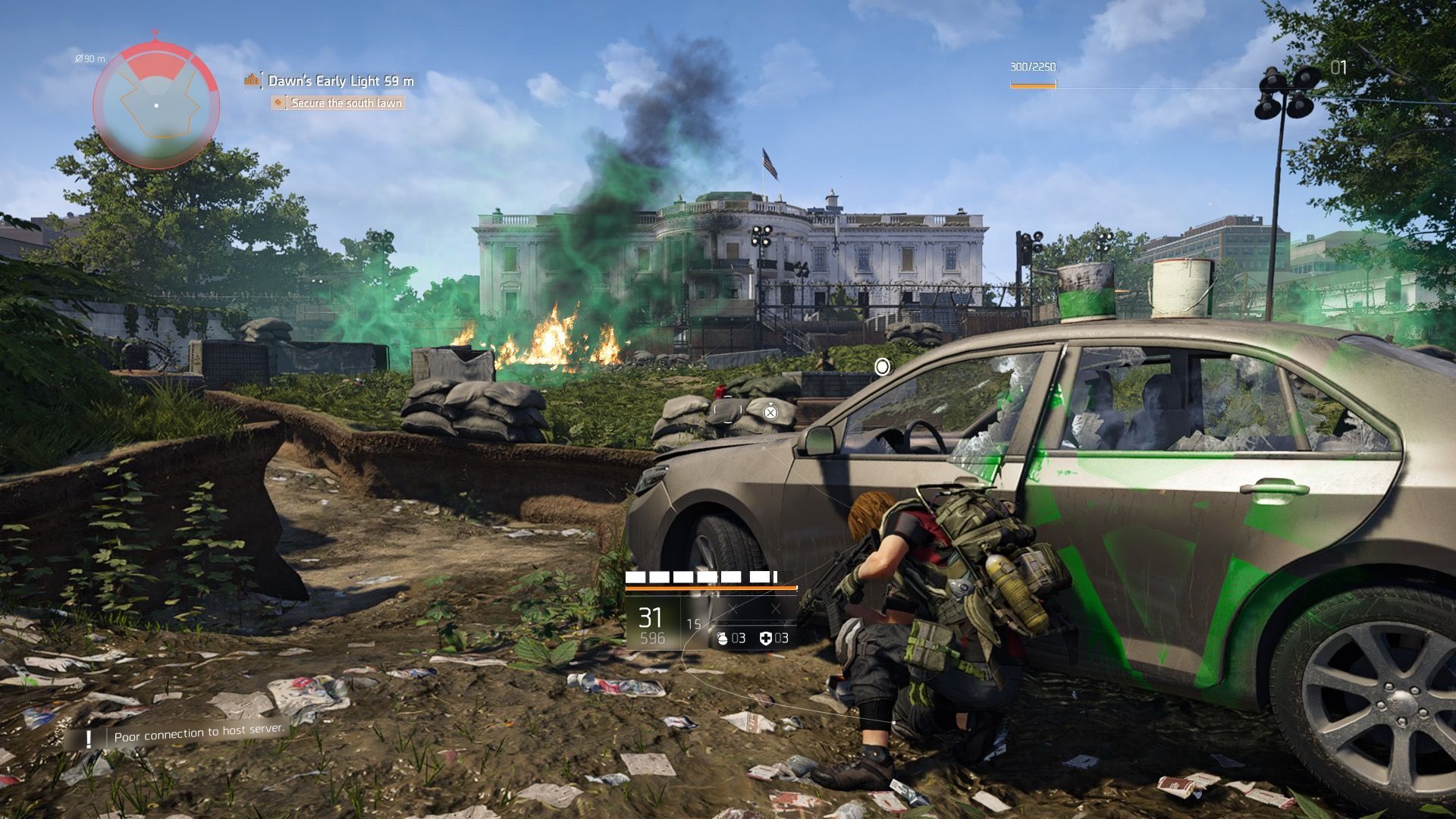Screen dimensions: 1456x819
Task: Click the circled X cover prompt icon
Action: click(x=770, y=413)
